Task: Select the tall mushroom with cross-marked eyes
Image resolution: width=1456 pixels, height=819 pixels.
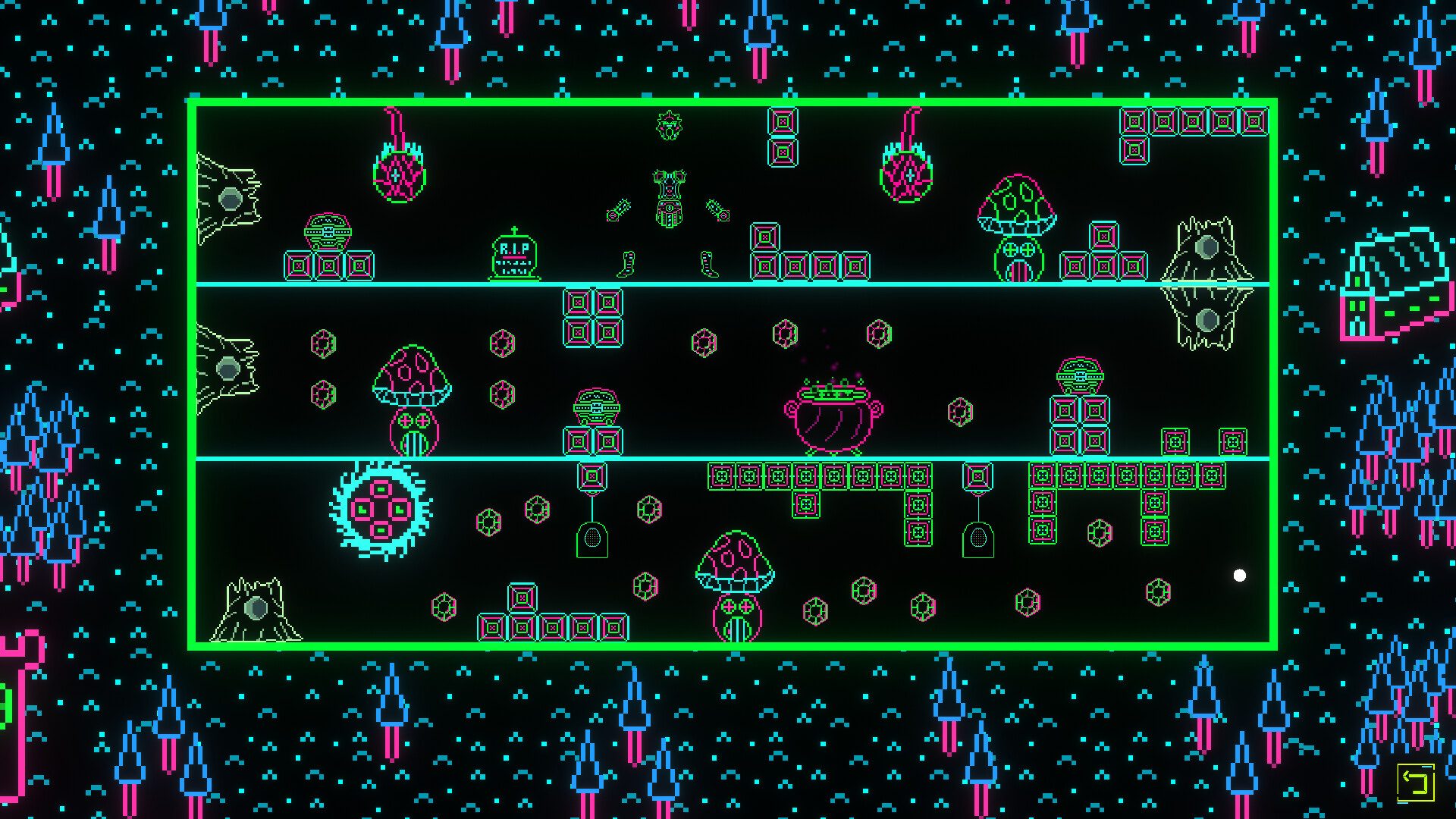Action: tap(413, 391)
